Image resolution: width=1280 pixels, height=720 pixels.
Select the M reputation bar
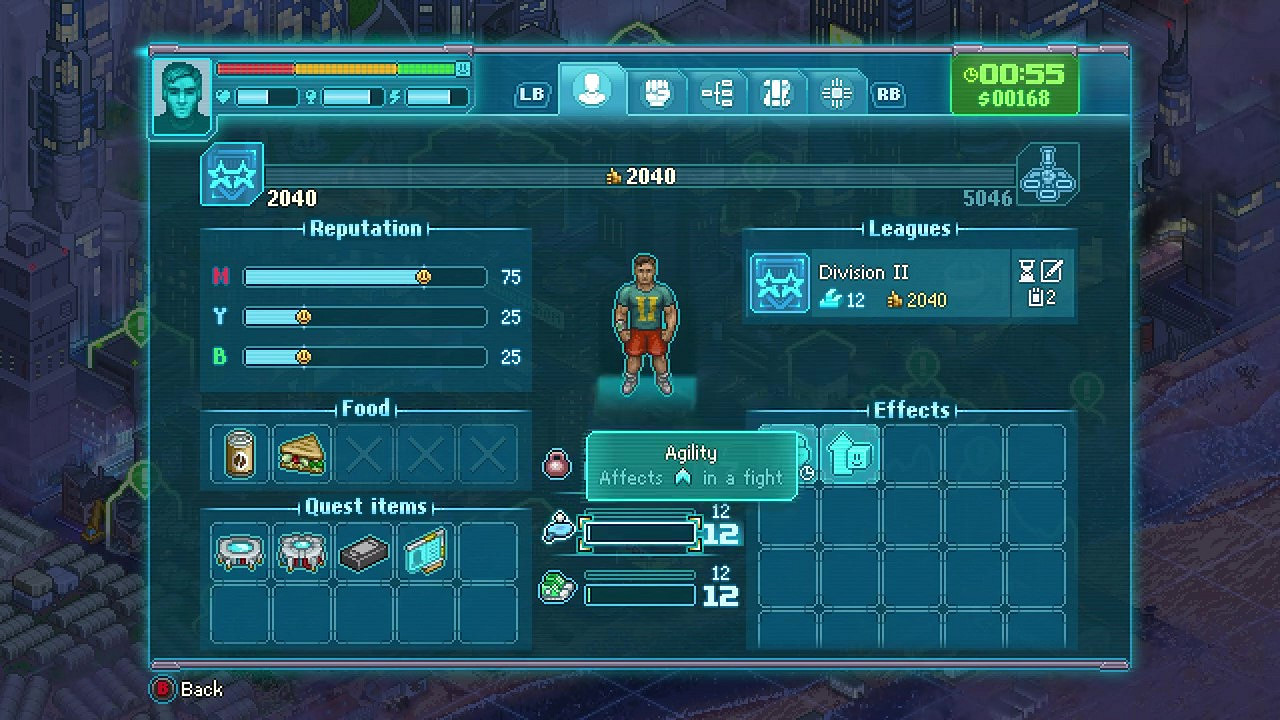point(365,277)
